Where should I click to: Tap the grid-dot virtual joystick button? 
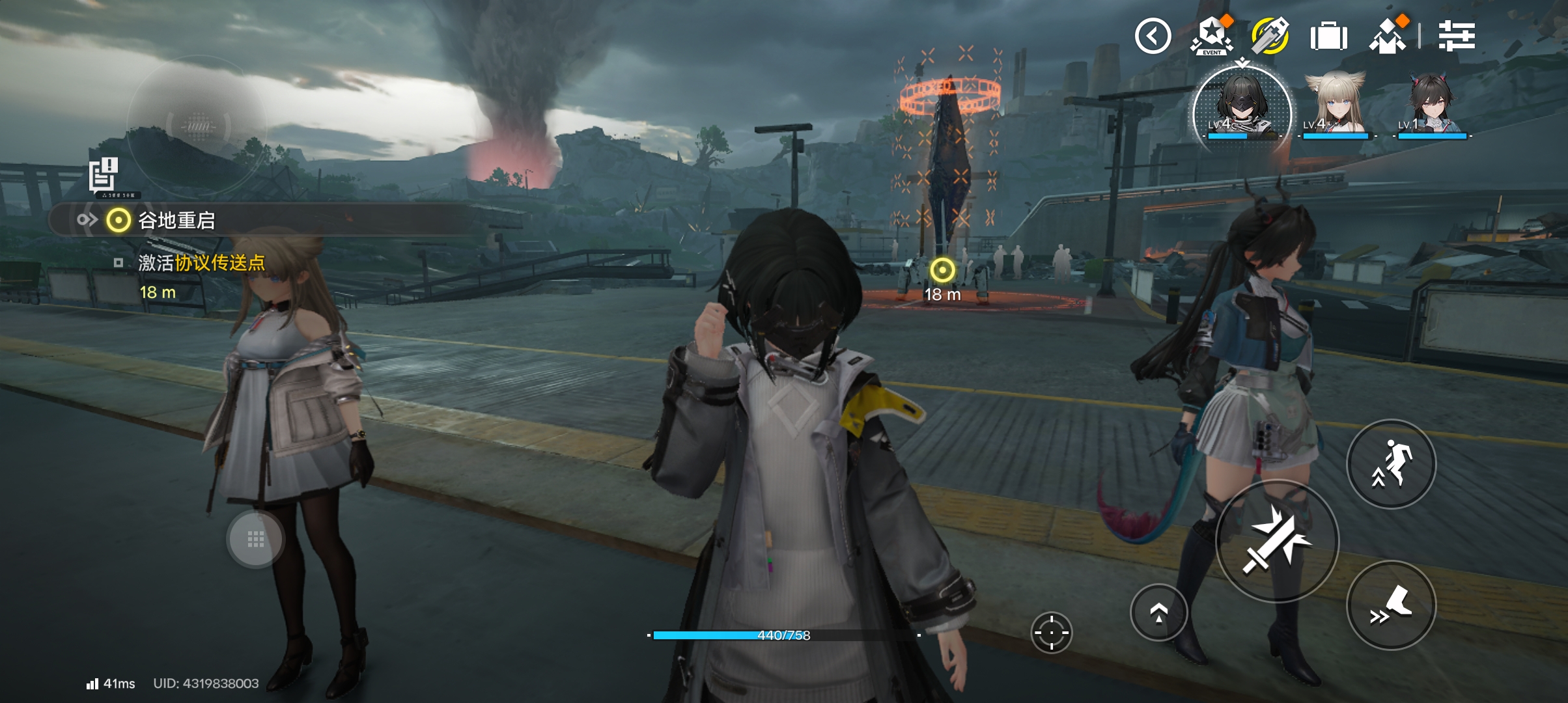(x=255, y=539)
